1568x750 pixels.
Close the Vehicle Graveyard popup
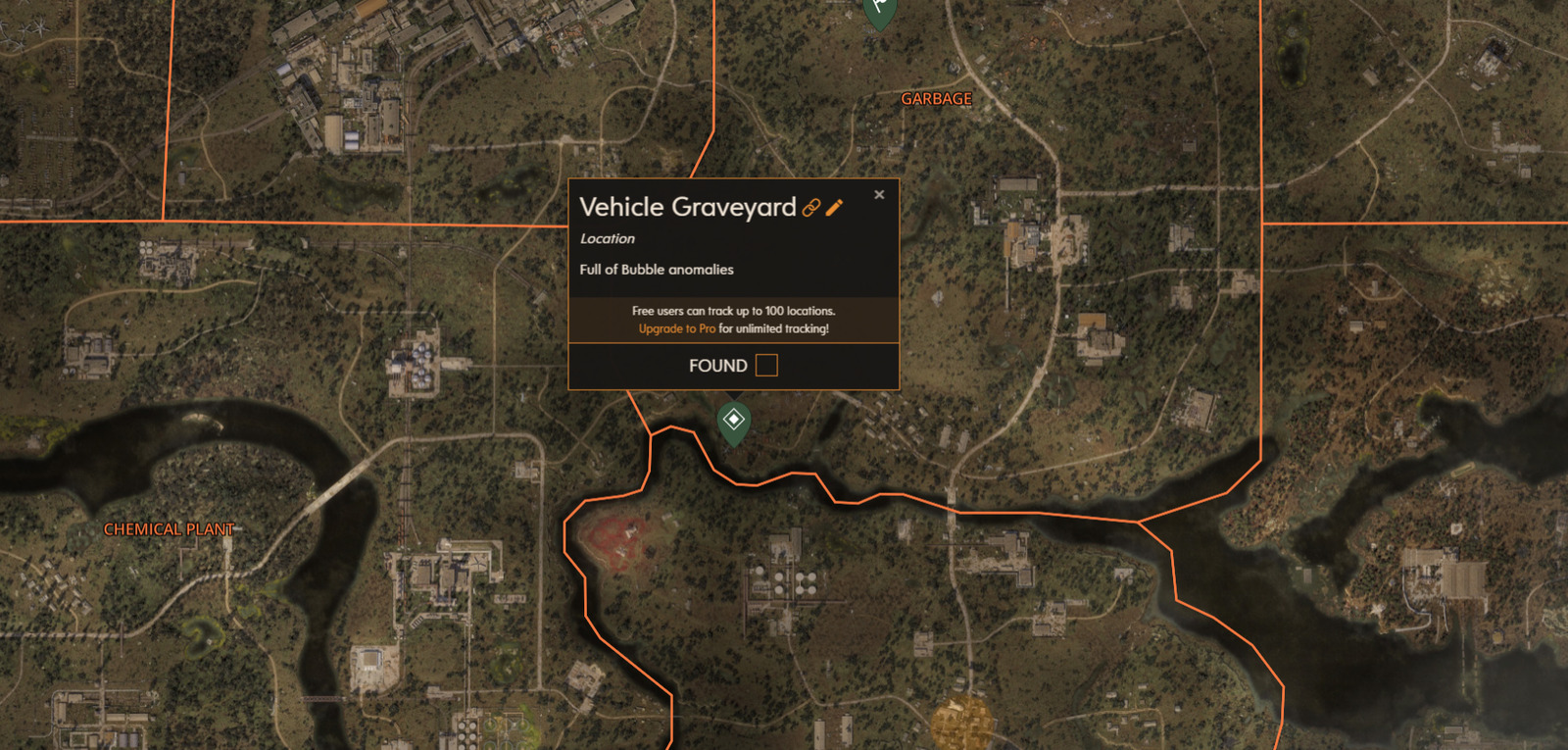(879, 194)
